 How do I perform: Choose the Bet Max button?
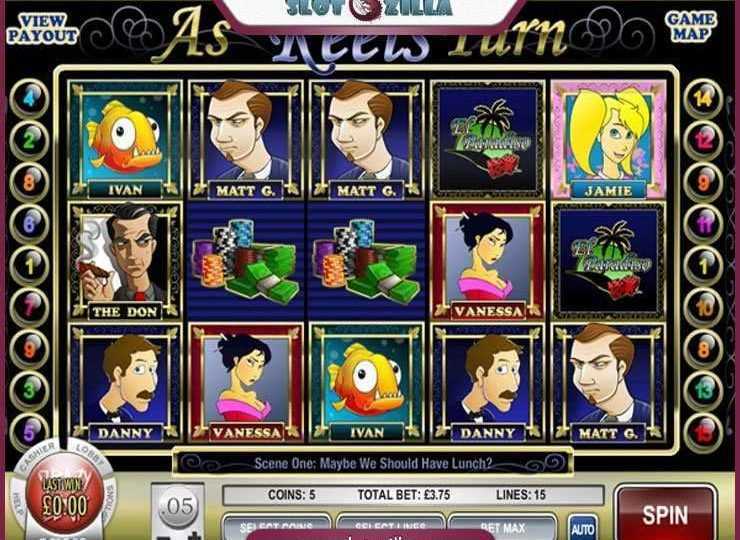point(501,527)
